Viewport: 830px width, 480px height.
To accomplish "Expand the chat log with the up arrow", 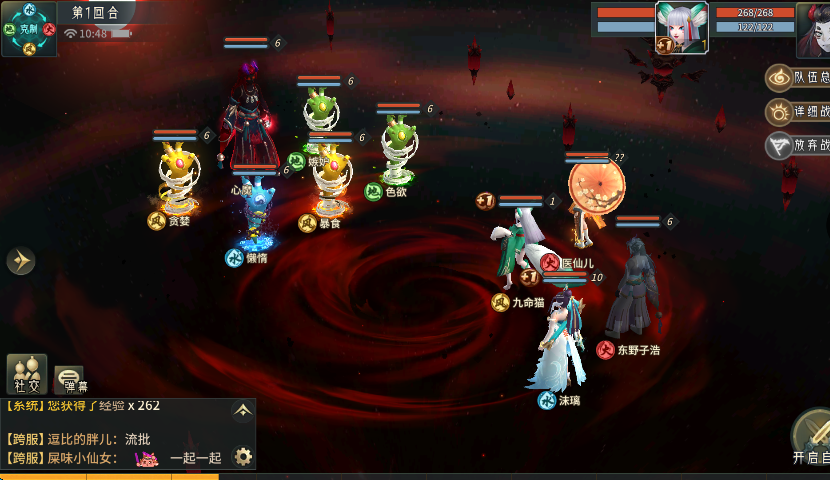I will tap(242, 410).
